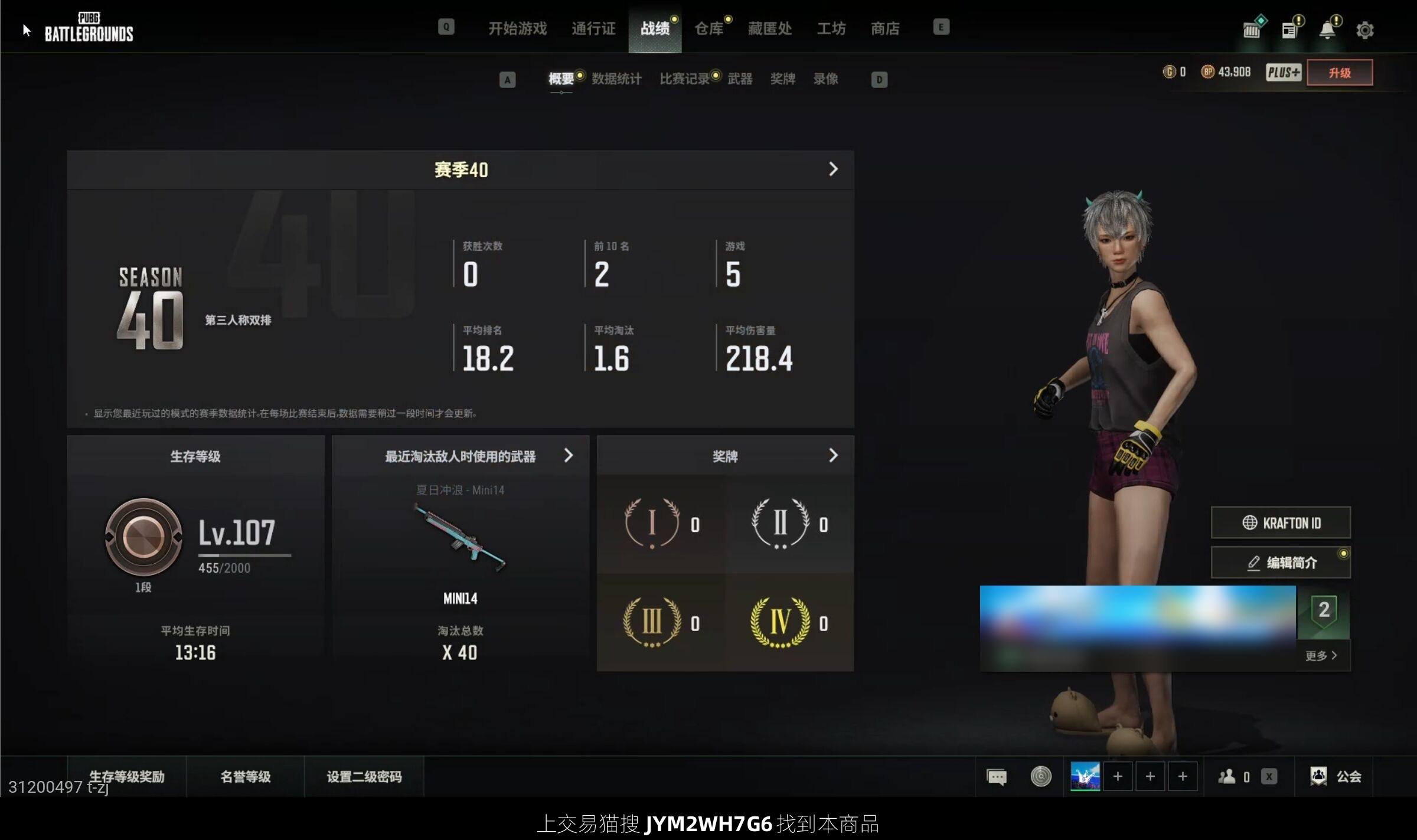1417x840 pixels.
Task: Open the 公会 clan button
Action: pos(1336,776)
